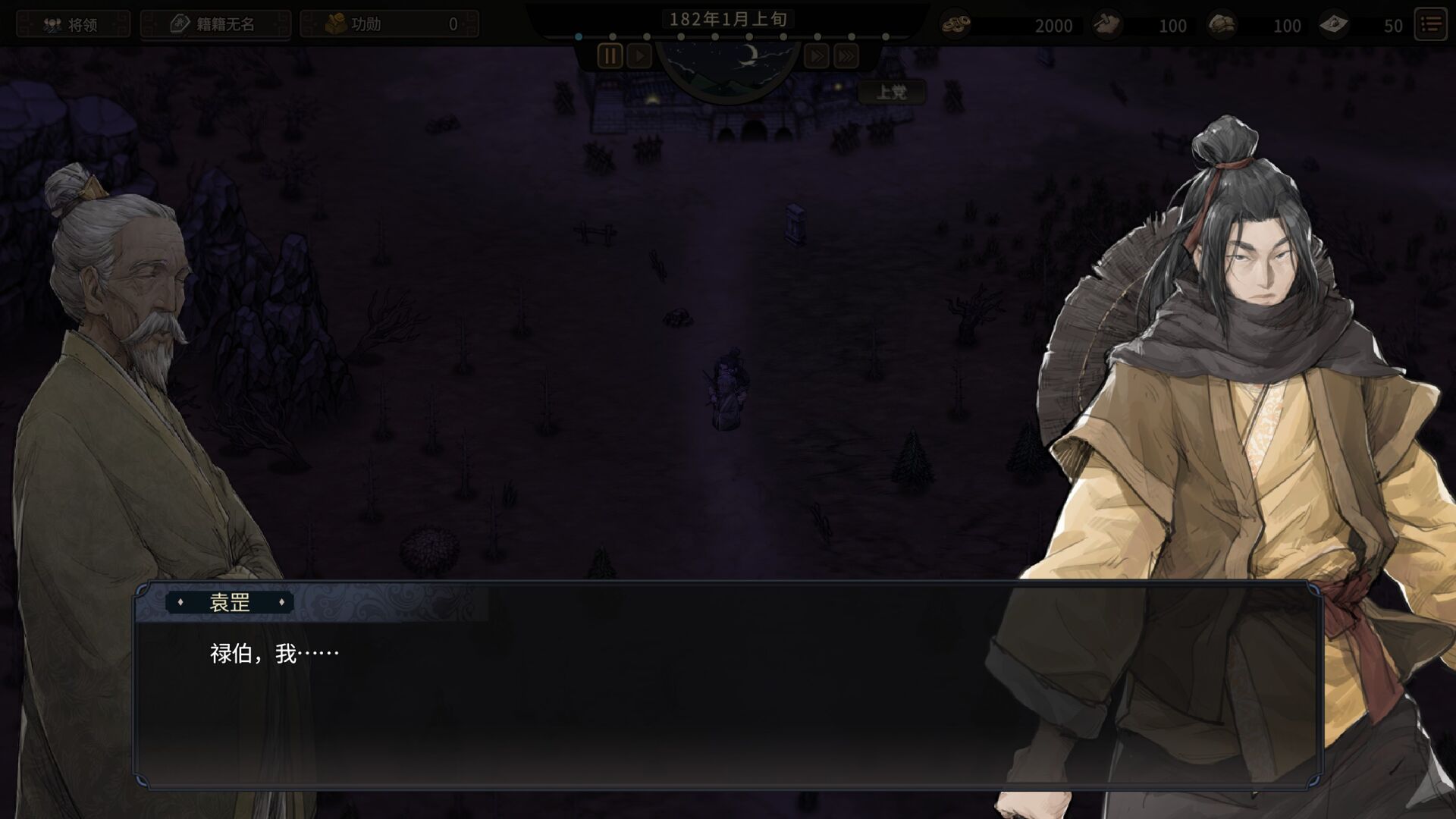Open the 将领 generals panel
Image resolution: width=1456 pixels, height=819 pixels.
(73, 24)
